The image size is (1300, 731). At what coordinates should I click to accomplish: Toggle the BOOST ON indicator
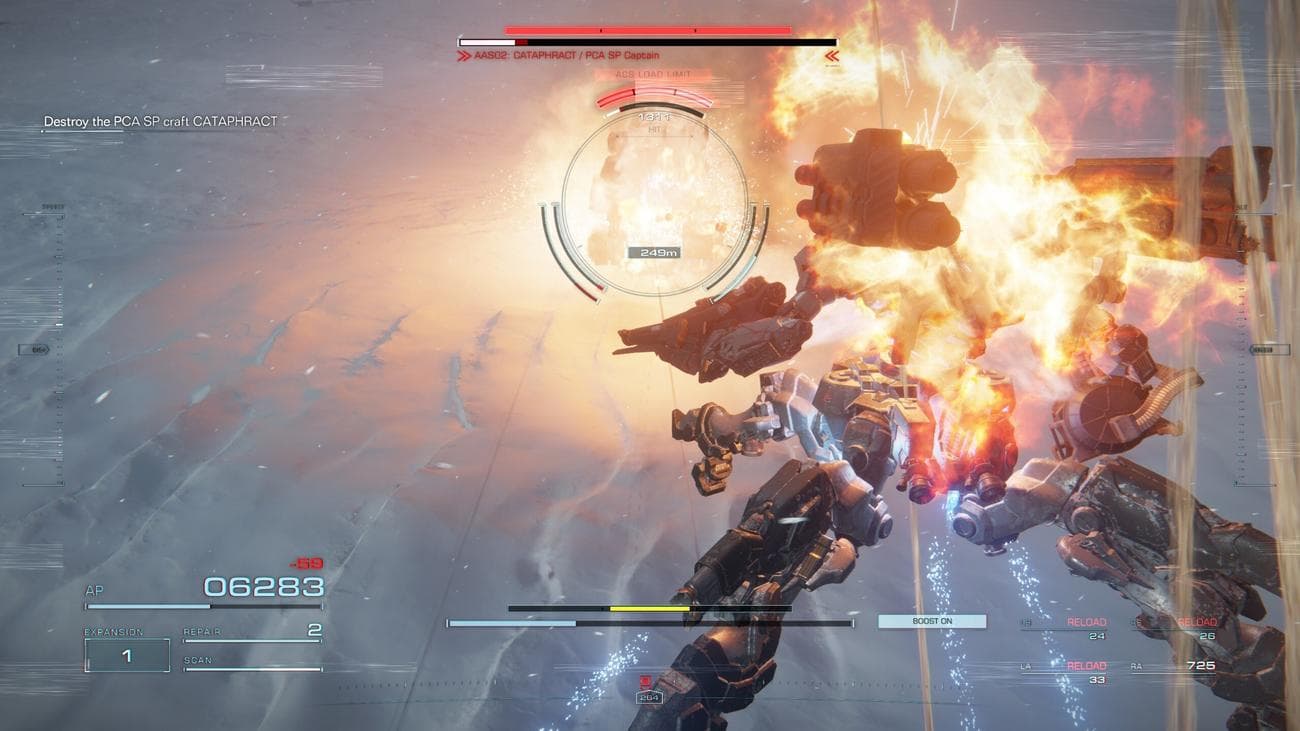[932, 621]
